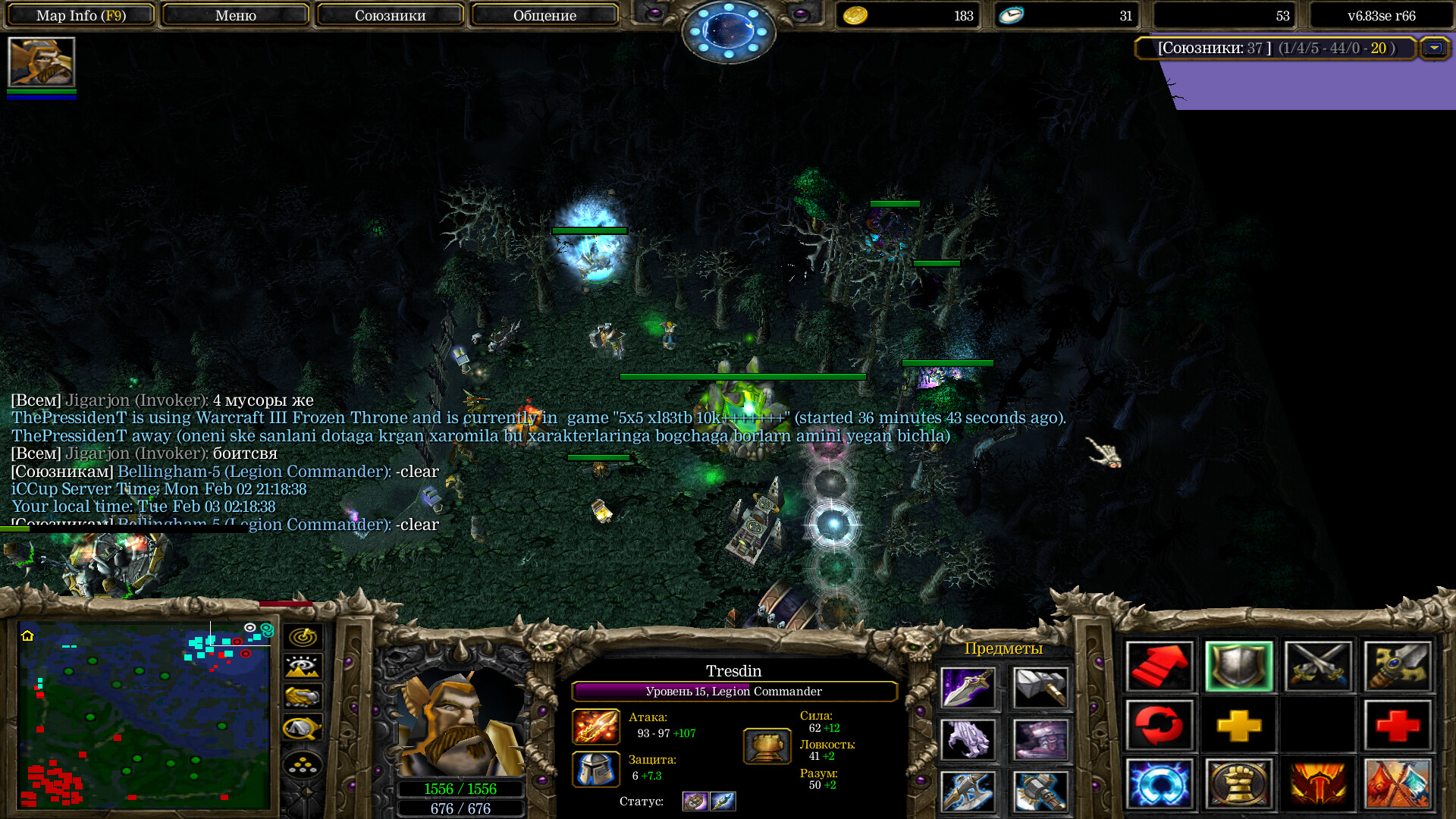This screenshot has width=1456, height=819.
Task: Expand the scoreboard dropdown arrow
Action: [1434, 48]
